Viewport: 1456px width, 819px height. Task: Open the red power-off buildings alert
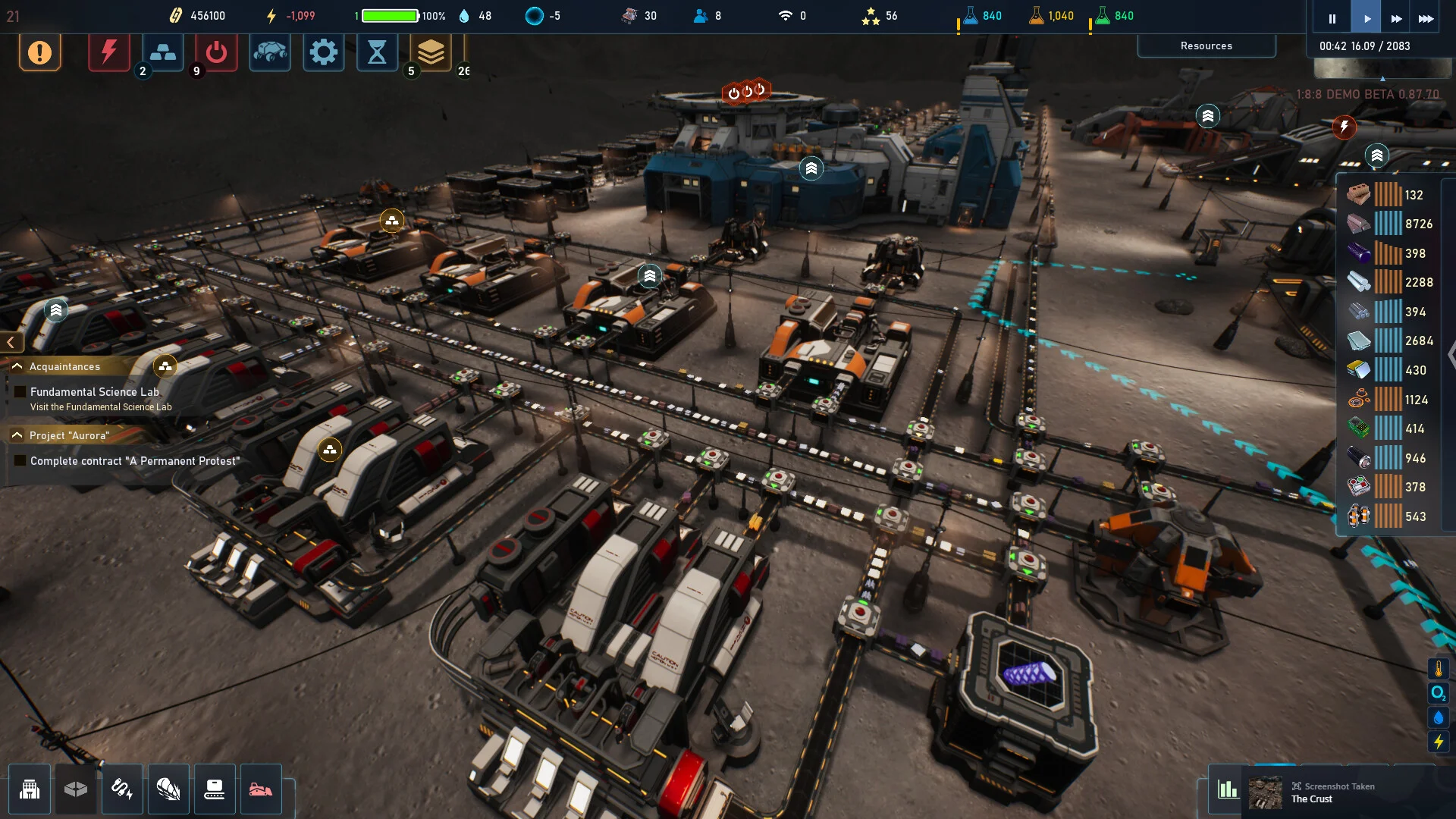pyautogui.click(x=216, y=52)
